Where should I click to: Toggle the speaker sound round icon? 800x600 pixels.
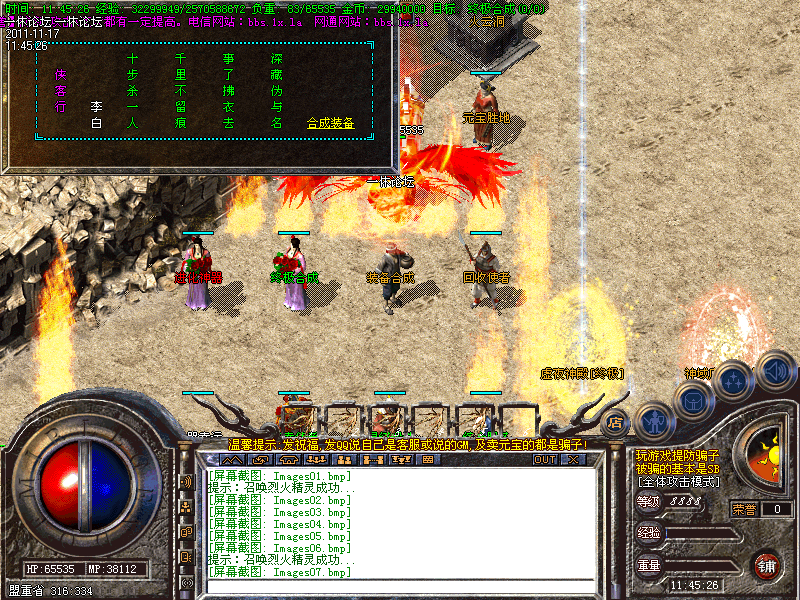(x=774, y=370)
